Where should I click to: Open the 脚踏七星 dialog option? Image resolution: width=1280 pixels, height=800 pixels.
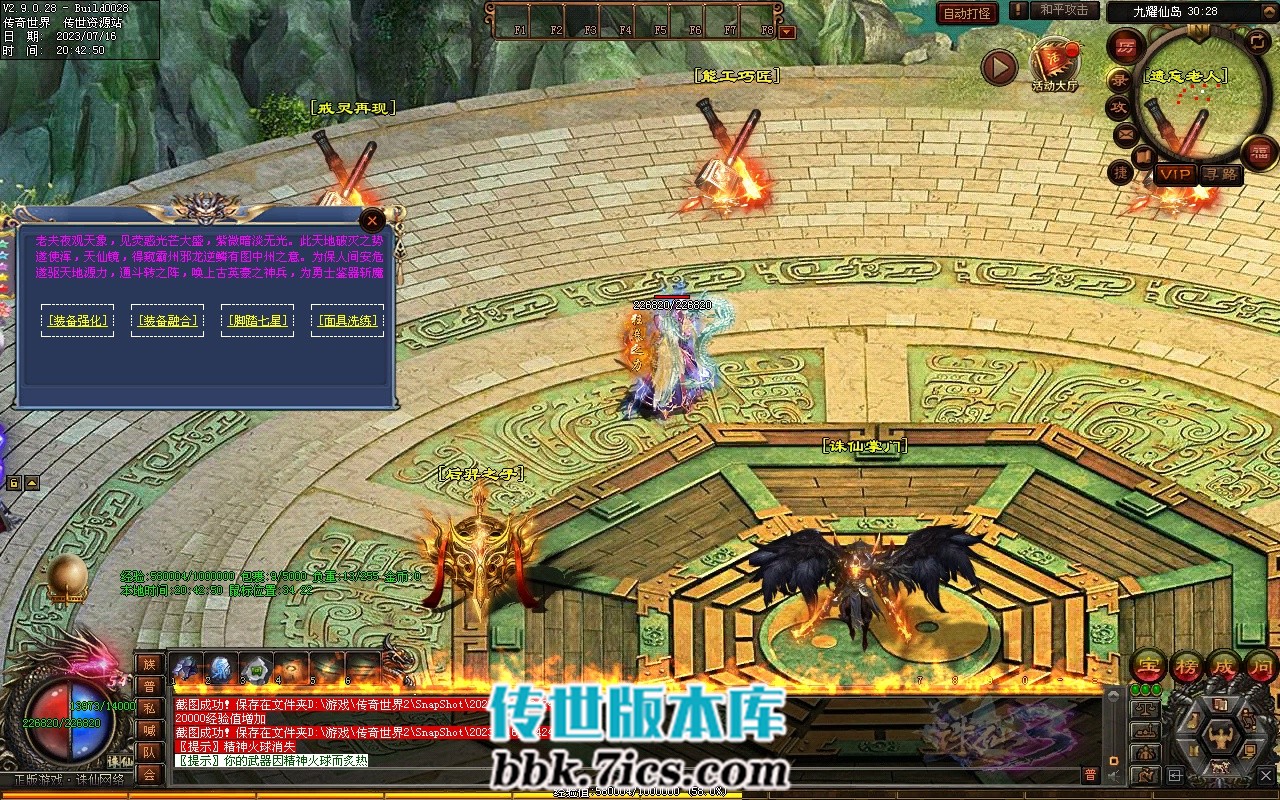click(257, 321)
